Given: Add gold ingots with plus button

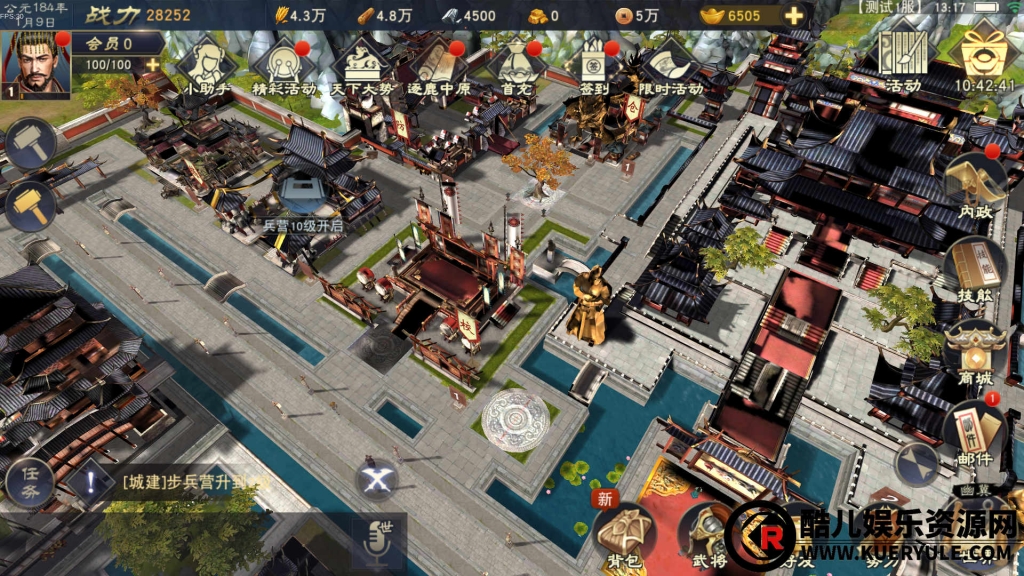Looking at the screenshot, I should click(794, 15).
